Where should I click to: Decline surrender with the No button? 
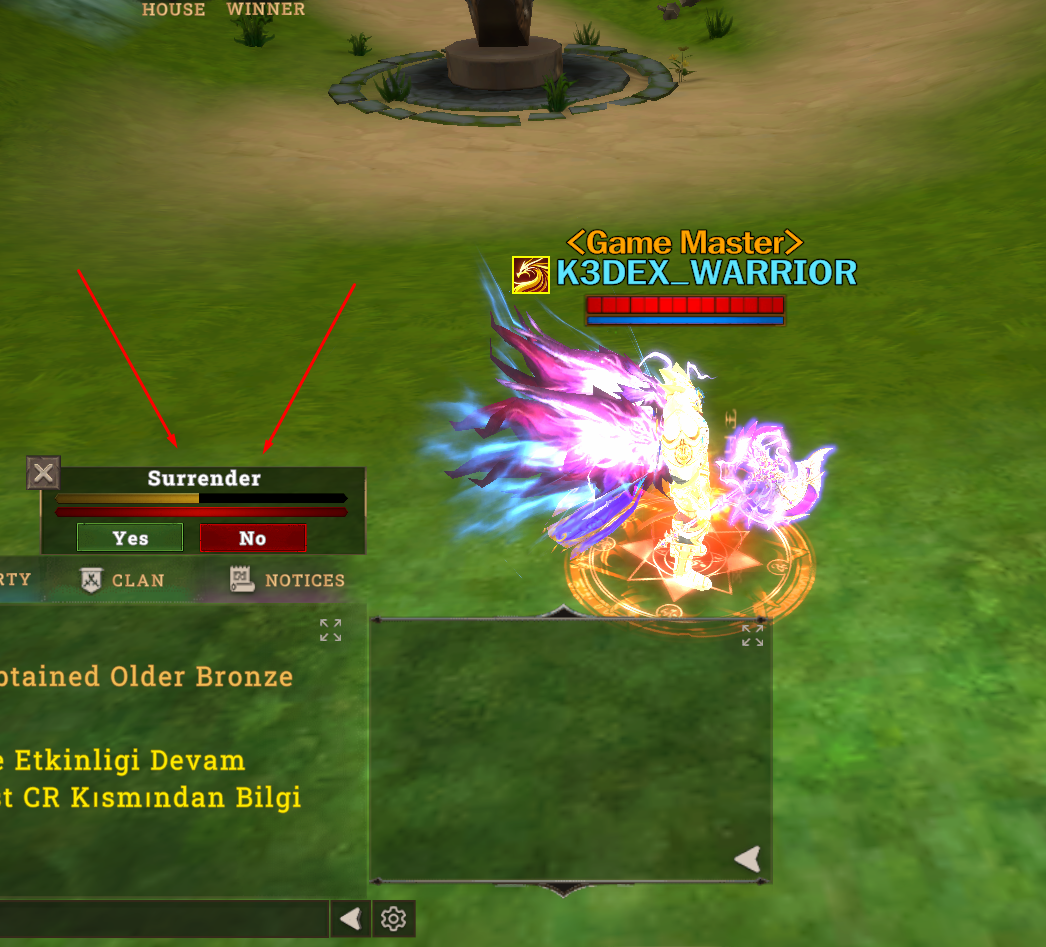point(252,538)
